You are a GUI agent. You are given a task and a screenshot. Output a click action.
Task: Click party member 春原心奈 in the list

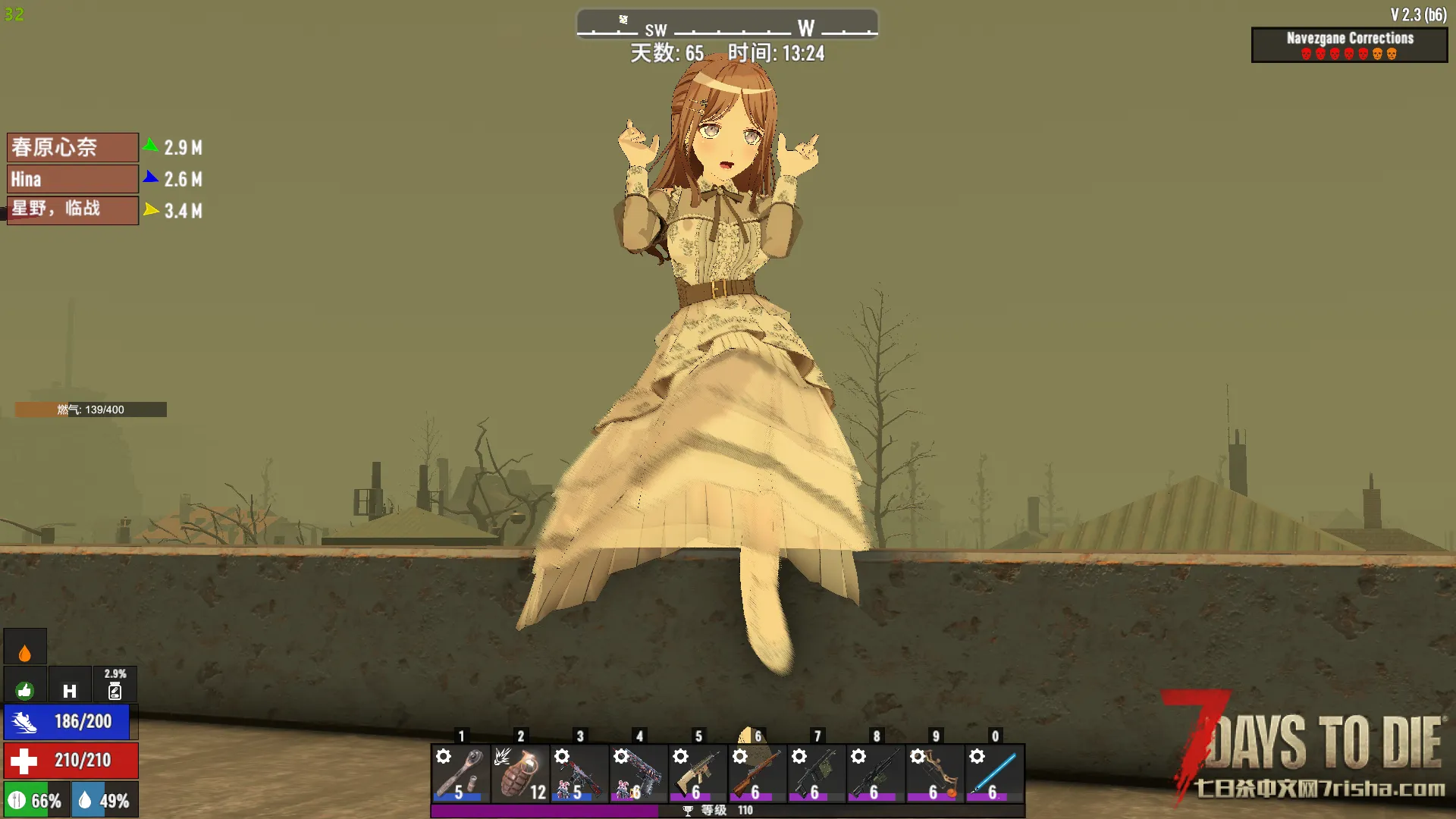pyautogui.click(x=73, y=147)
